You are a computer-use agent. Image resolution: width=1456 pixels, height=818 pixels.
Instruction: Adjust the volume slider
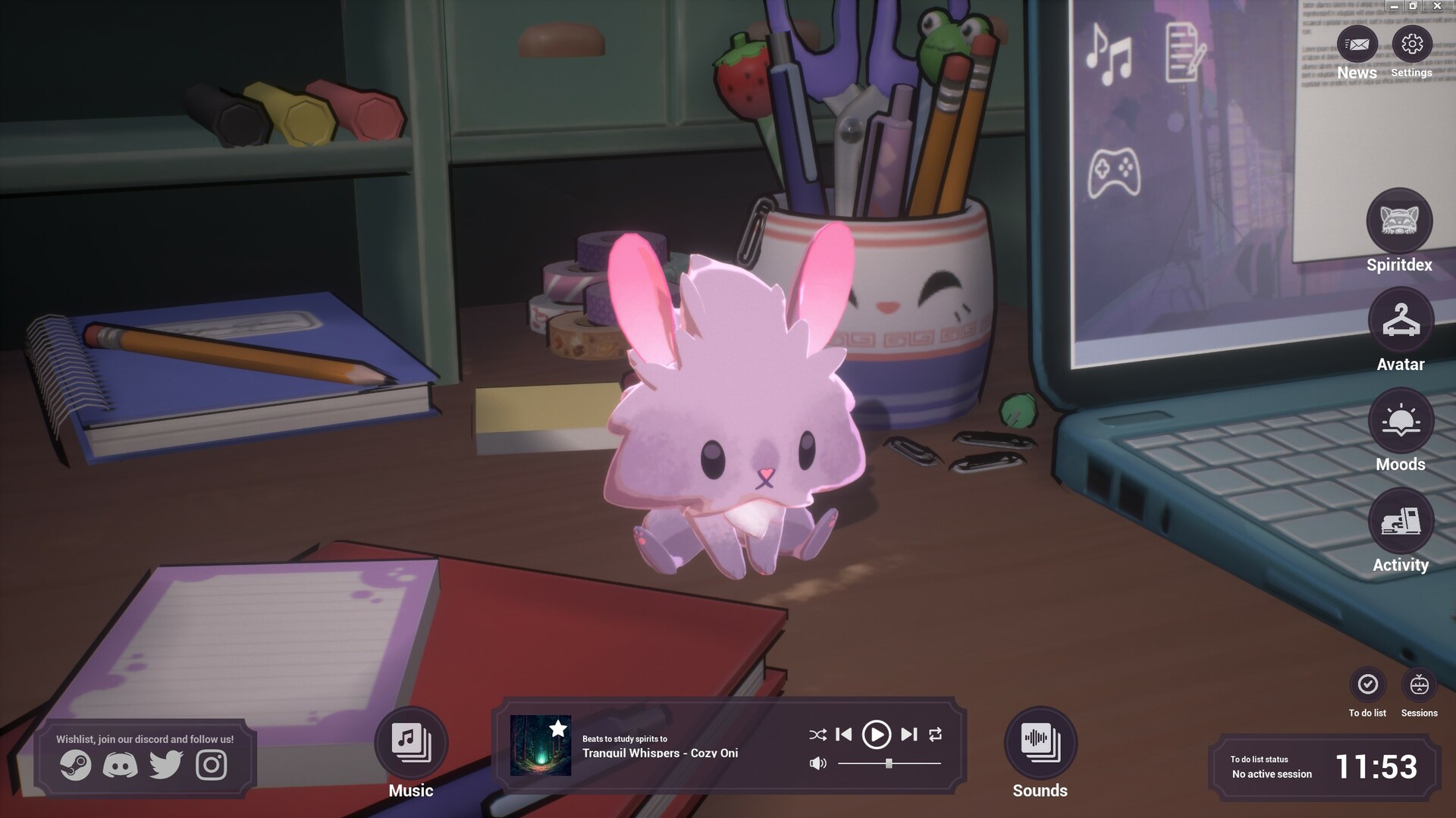(x=887, y=764)
